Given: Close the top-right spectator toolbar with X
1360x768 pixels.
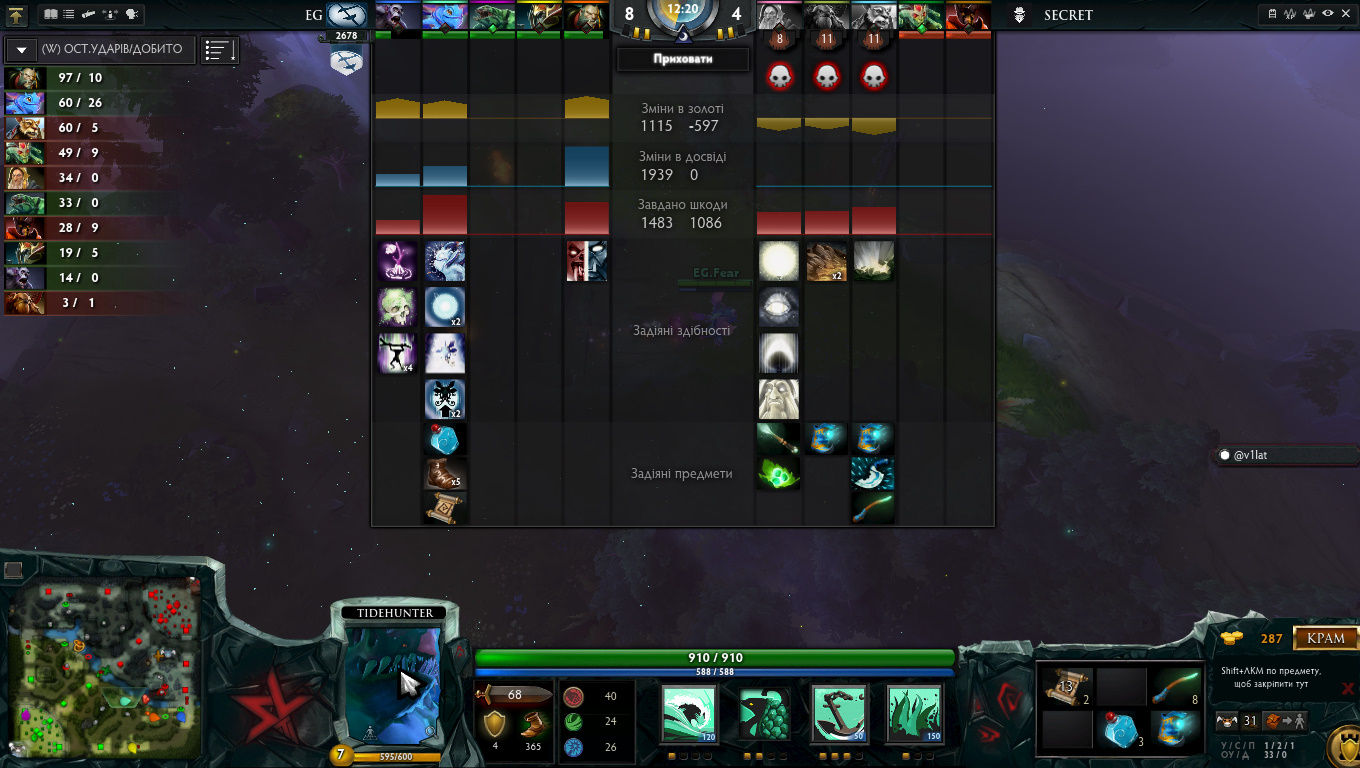Looking at the screenshot, I should pyautogui.click(x=1345, y=15).
